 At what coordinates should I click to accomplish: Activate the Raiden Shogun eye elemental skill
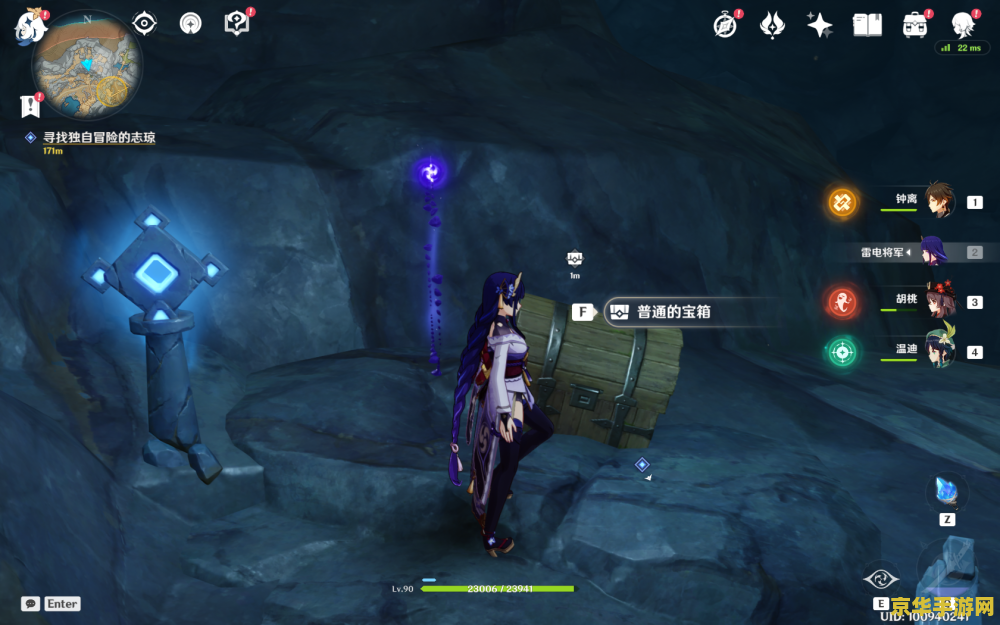point(881,579)
